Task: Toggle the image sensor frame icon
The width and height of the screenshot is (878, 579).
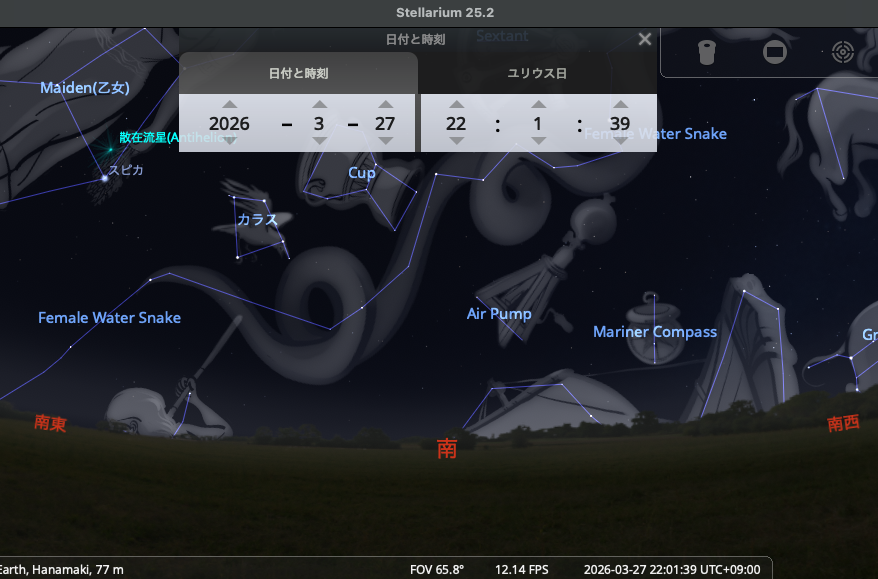Action: coord(775,51)
